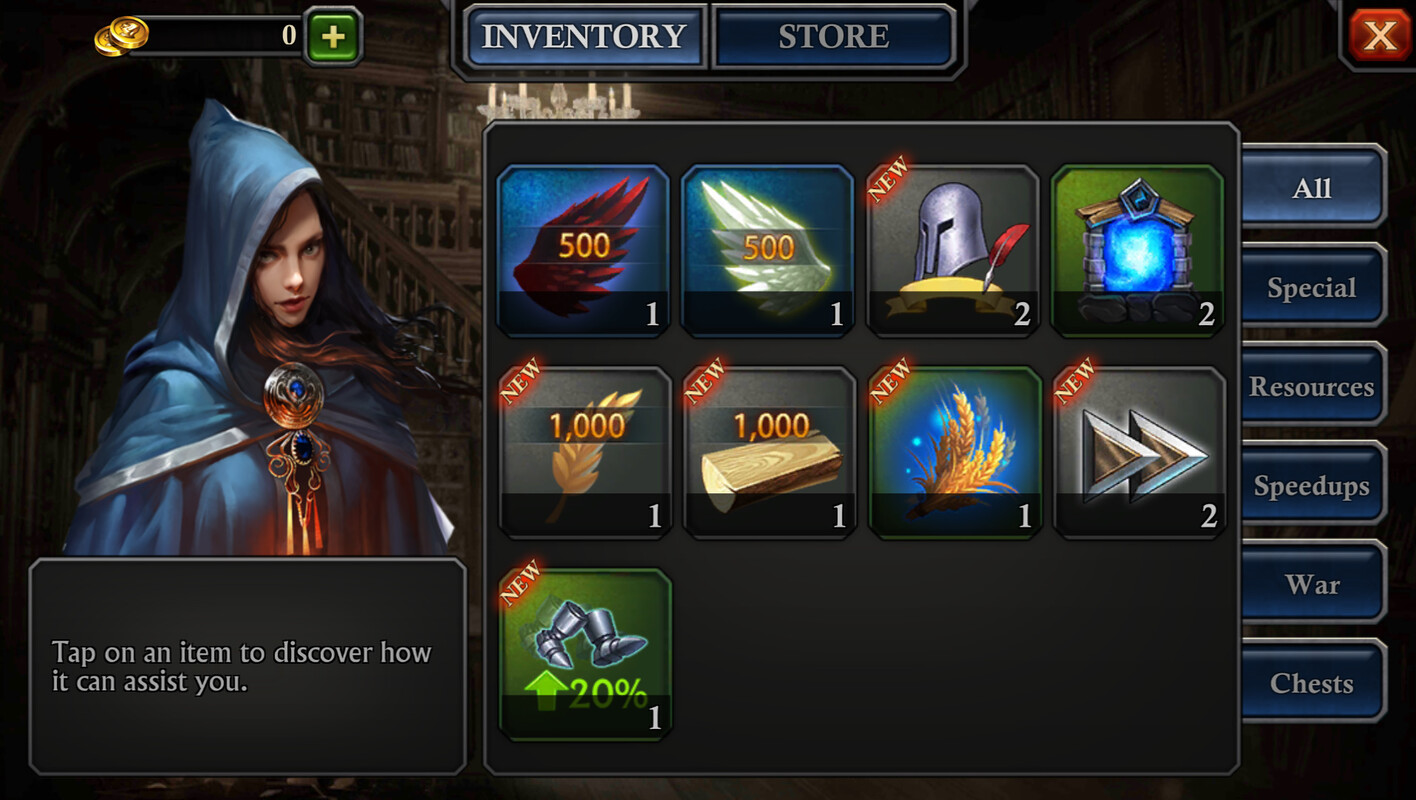Close the inventory window
This screenshot has width=1416, height=800.
[x=1379, y=37]
